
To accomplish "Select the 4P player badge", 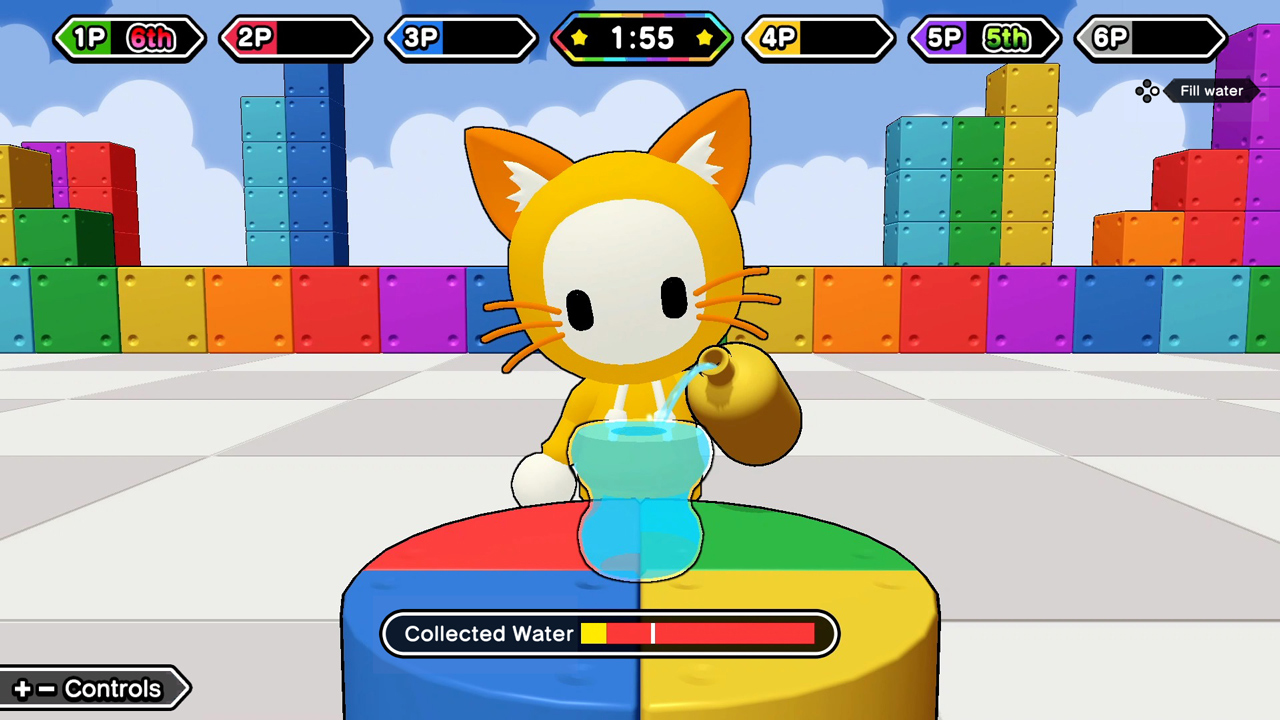I will (x=818, y=38).
